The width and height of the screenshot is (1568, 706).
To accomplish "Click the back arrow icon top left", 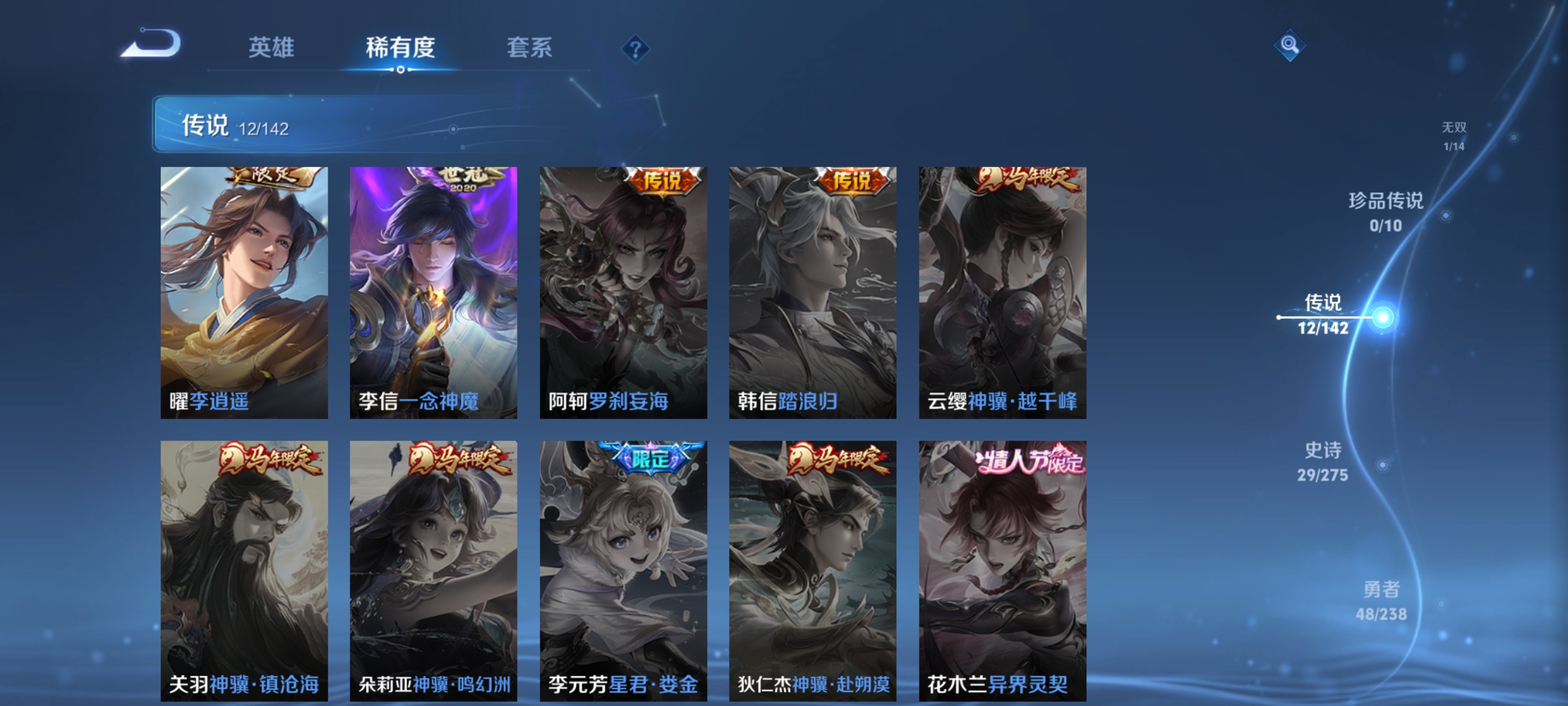I will click(150, 45).
